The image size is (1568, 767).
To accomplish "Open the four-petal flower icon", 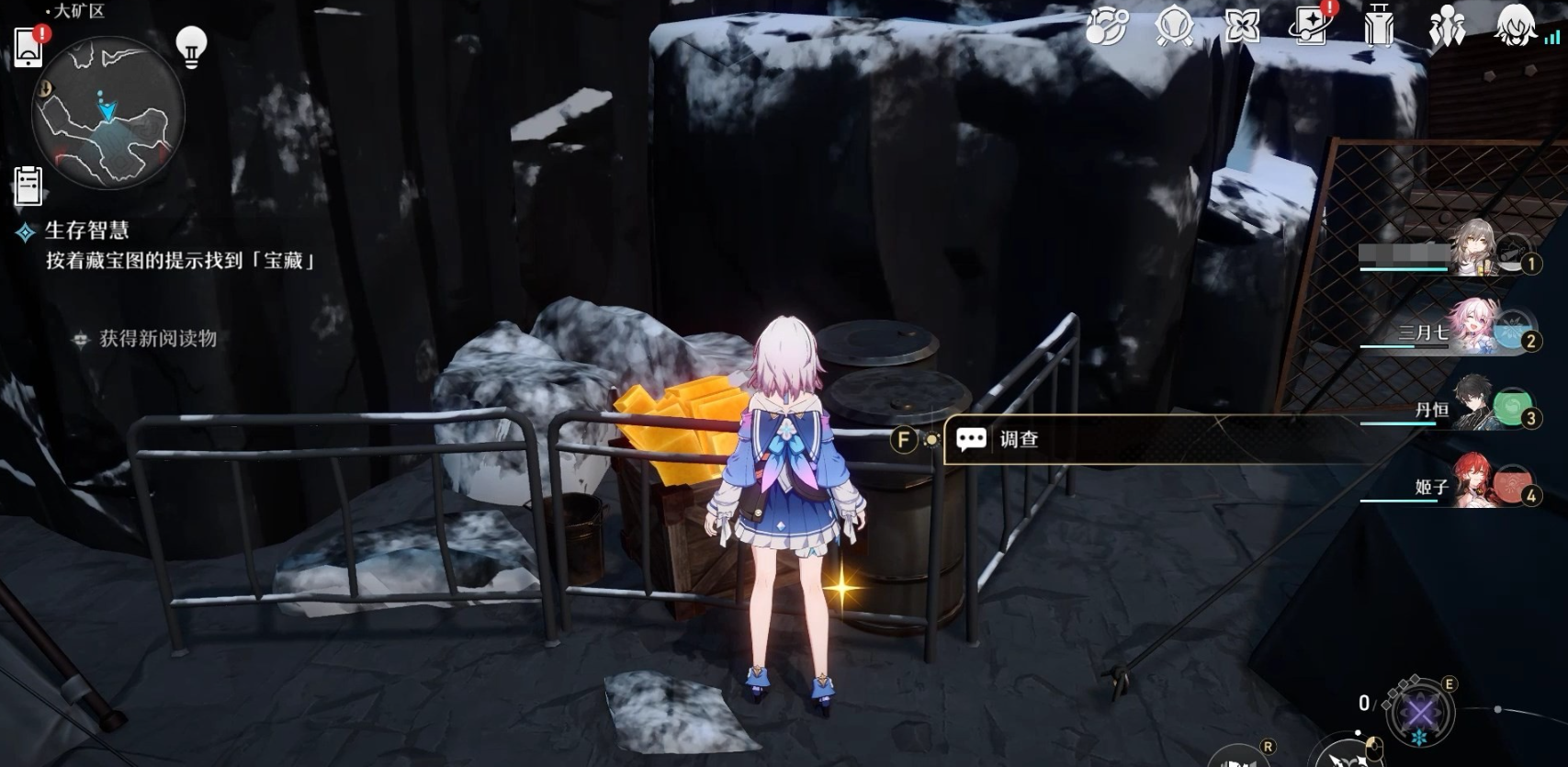I will pyautogui.click(x=1242, y=28).
